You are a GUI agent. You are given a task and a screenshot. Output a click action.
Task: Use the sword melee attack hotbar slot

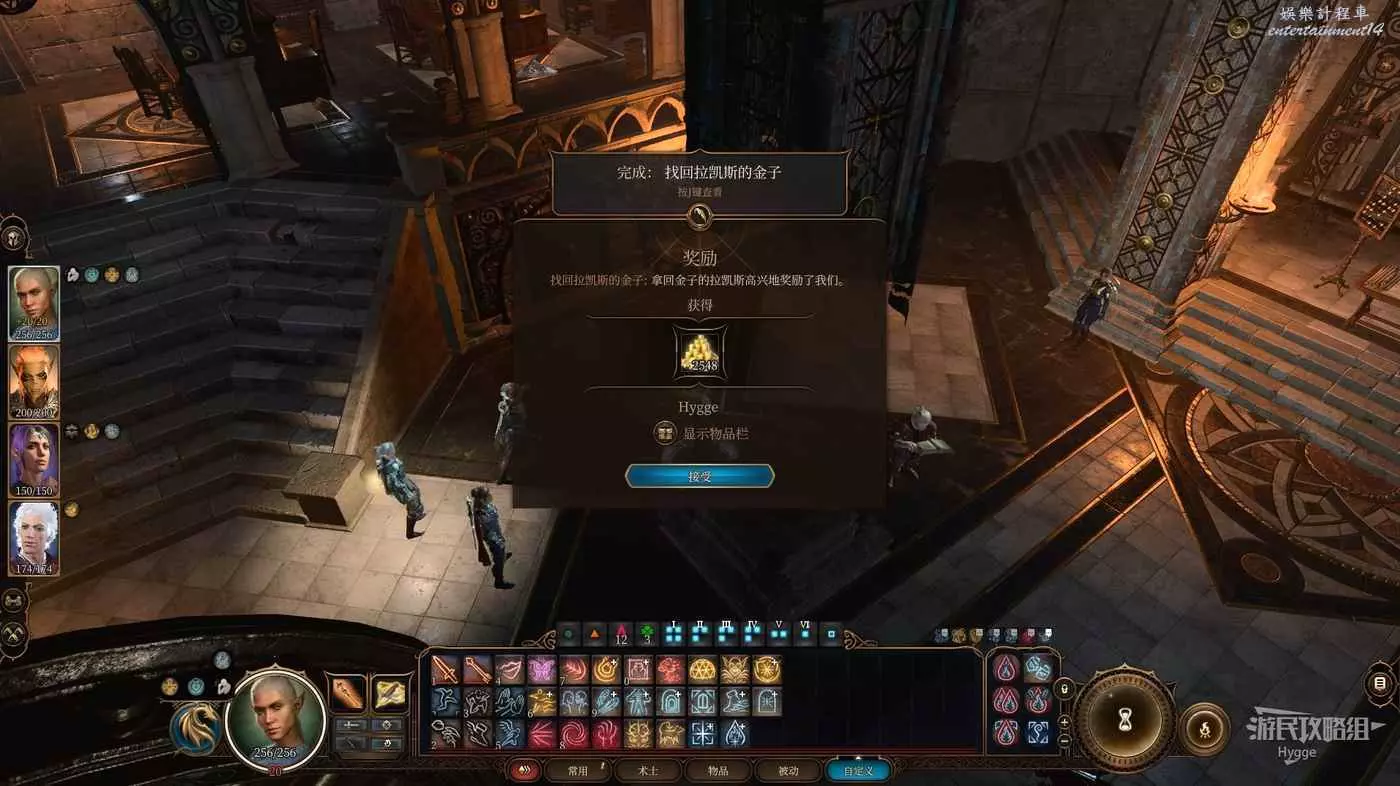[x=446, y=670]
